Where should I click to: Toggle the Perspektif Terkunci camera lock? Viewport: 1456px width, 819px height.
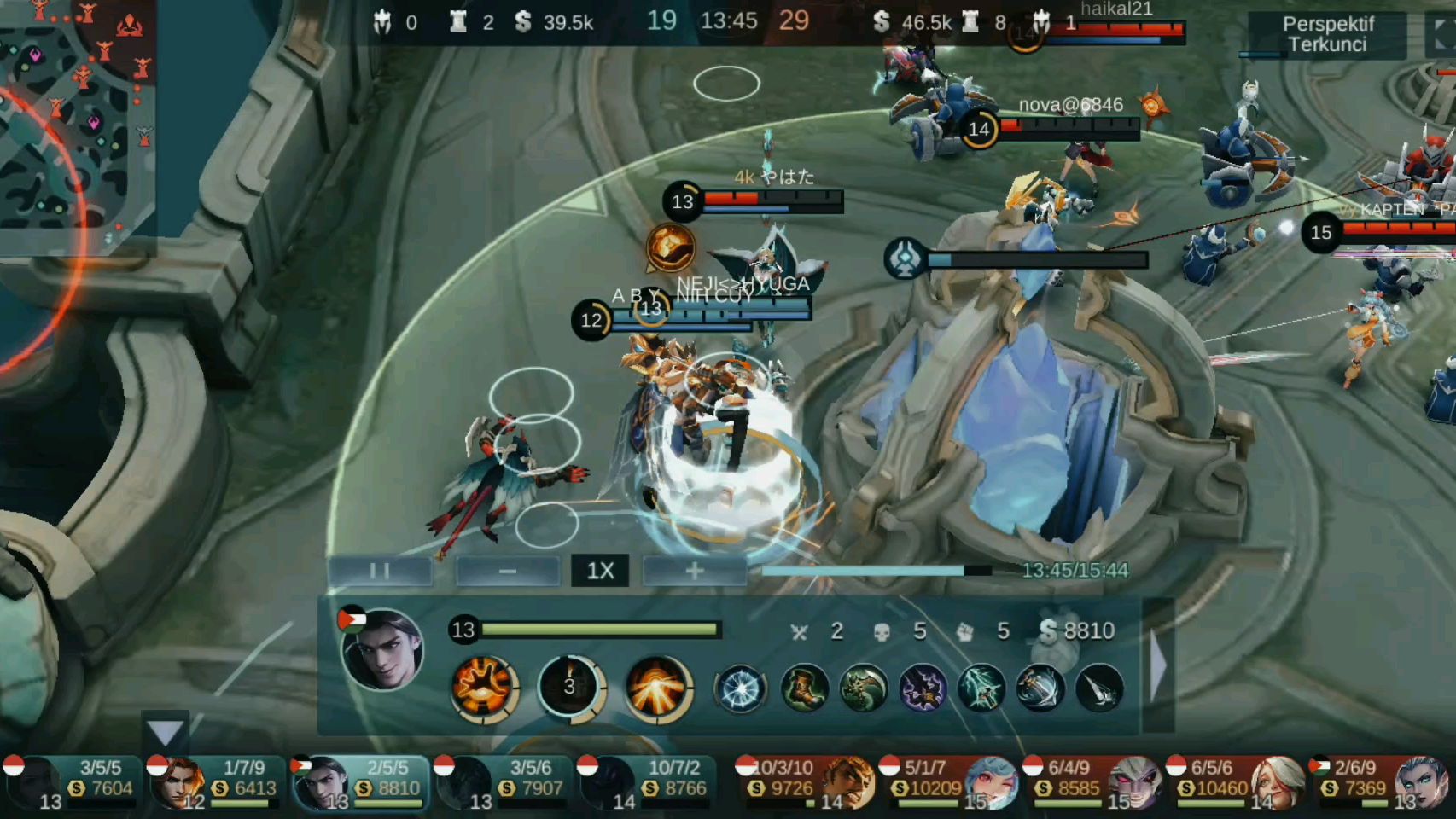tap(1327, 35)
